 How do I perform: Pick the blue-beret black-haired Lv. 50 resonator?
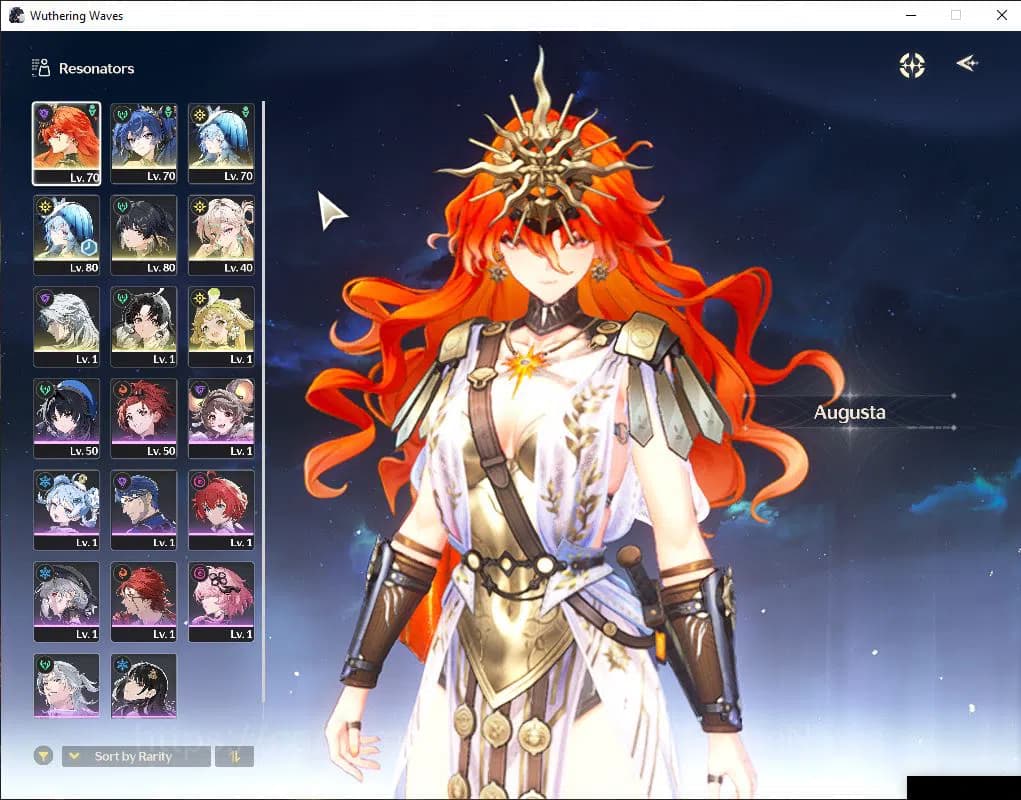pyautogui.click(x=66, y=418)
